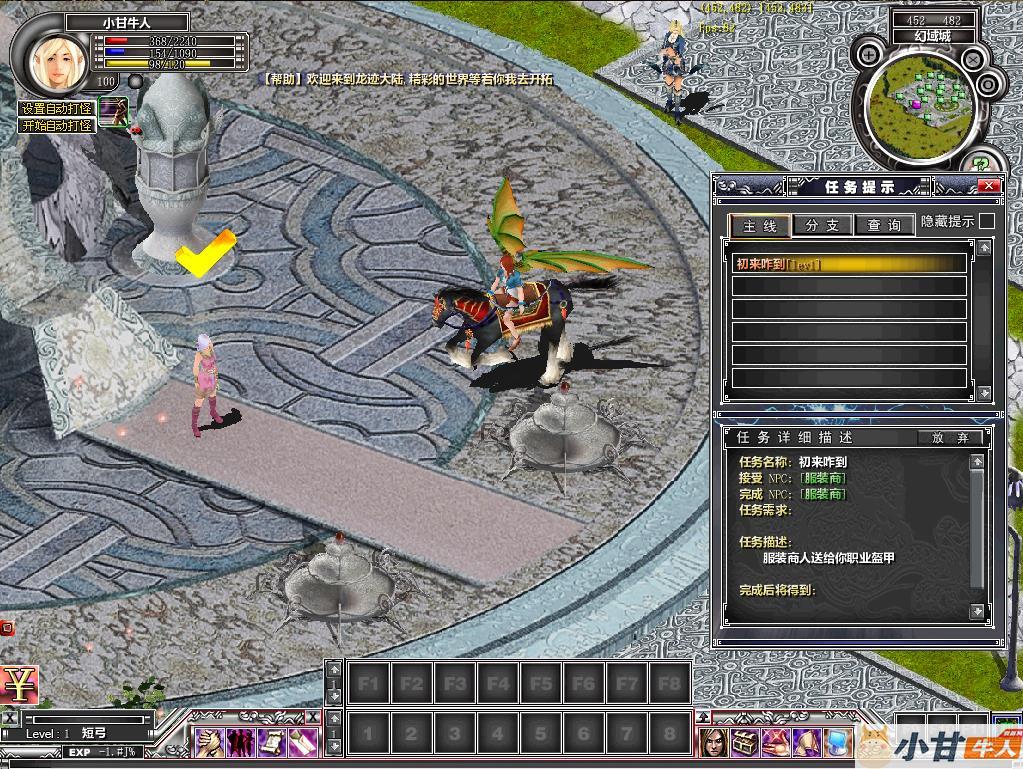This screenshot has height=769, width=1023.
Task: Click the question mark help button by minimap
Action: (981, 163)
